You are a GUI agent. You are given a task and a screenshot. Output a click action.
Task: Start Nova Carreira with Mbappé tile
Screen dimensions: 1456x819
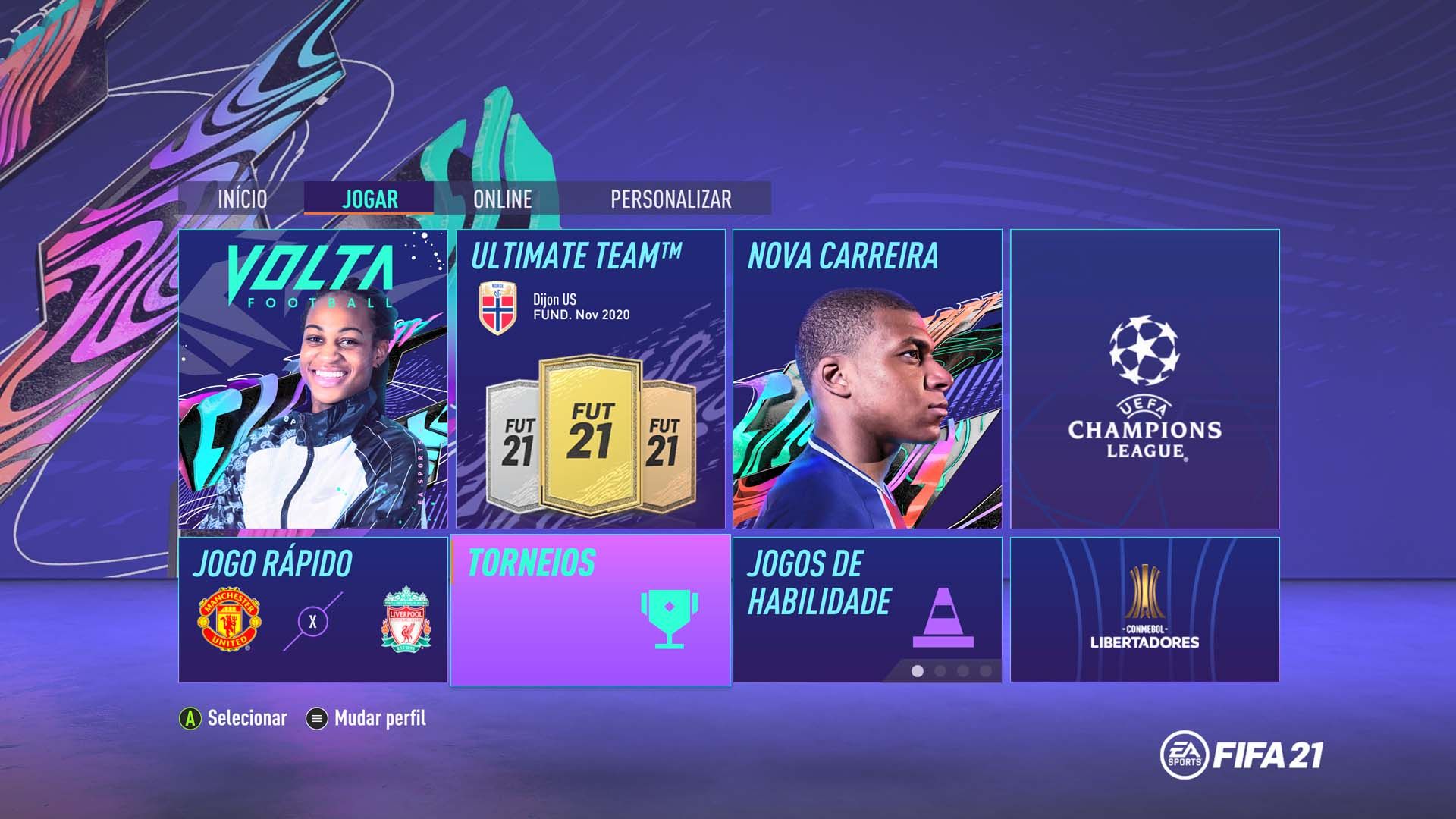(x=868, y=379)
